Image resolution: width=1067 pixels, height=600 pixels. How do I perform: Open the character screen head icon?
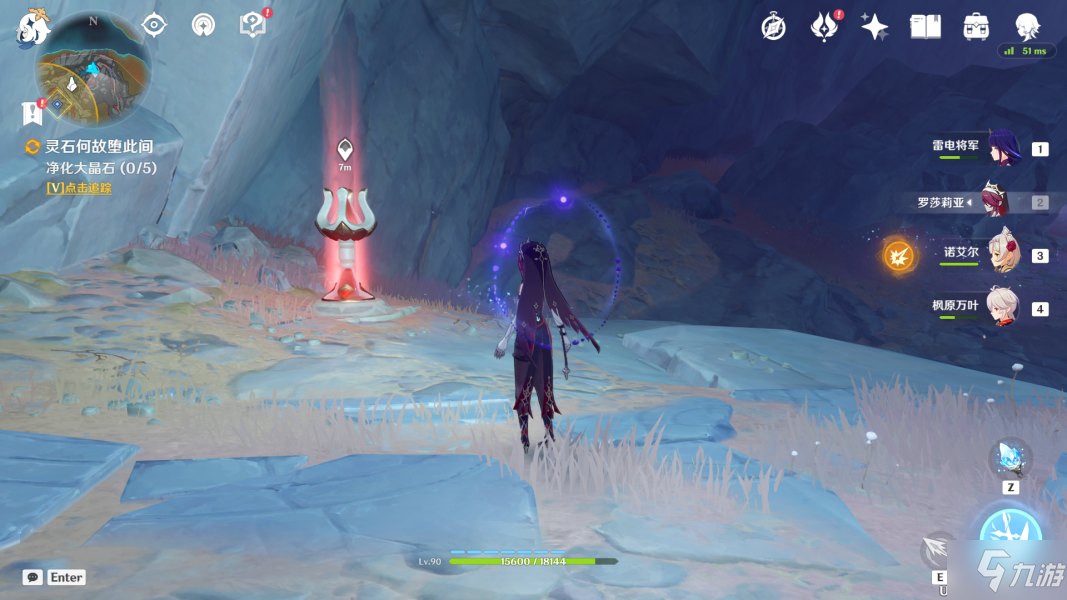(1027, 27)
